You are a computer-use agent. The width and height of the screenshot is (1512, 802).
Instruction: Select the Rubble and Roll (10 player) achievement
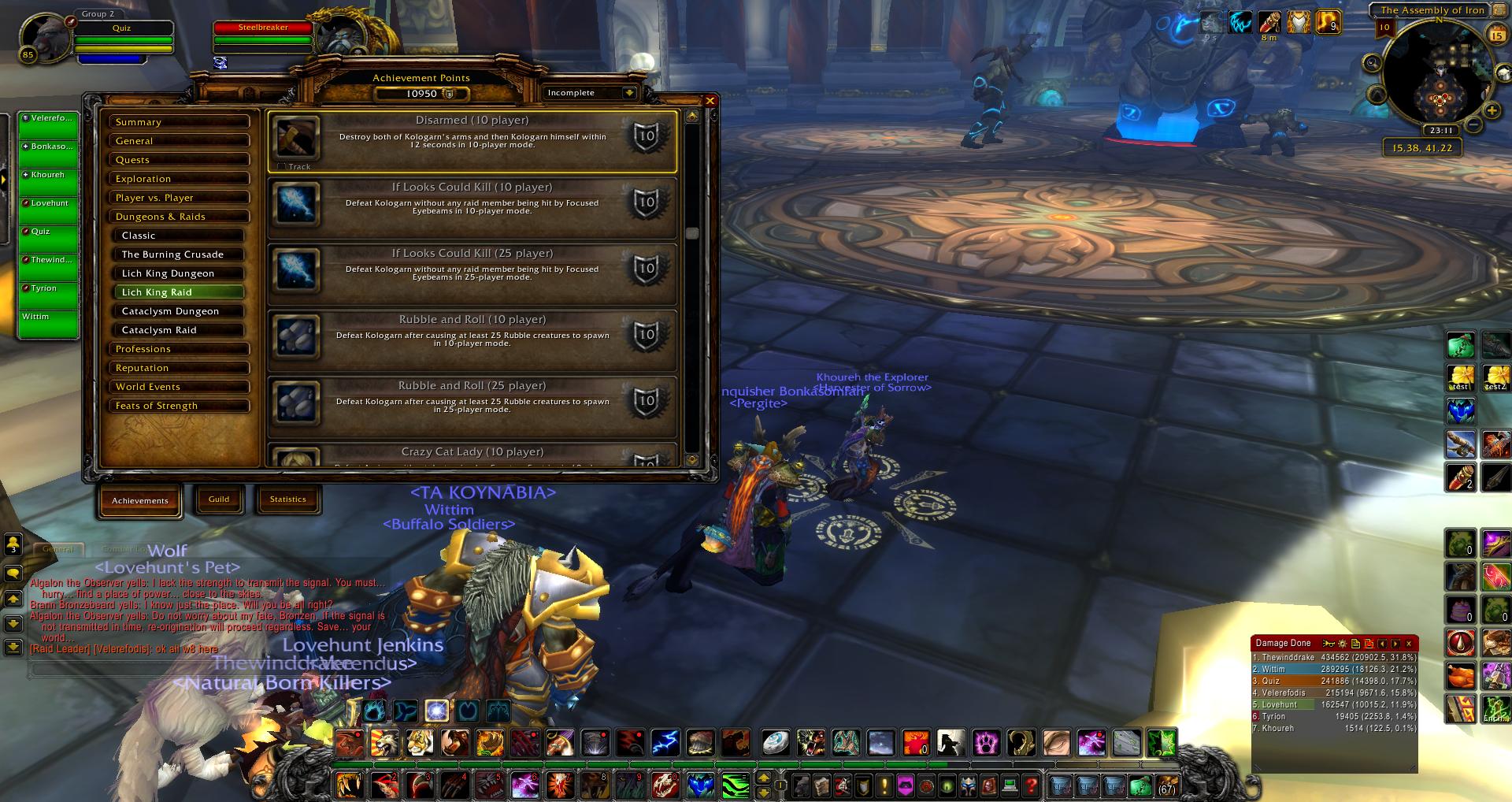coord(472,339)
